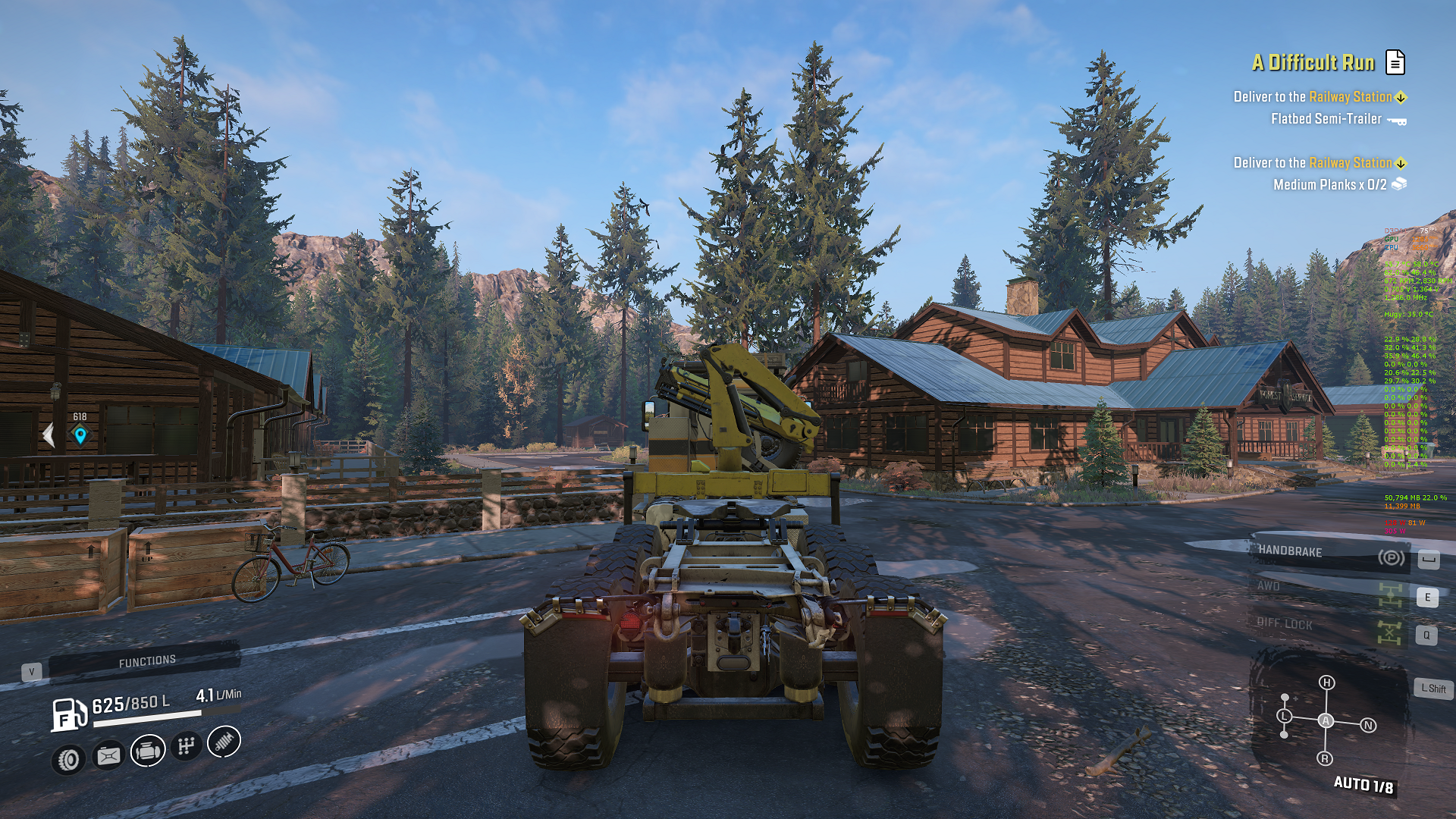
Task: Select the Medium Planks delivery objective
Action: (1329, 185)
